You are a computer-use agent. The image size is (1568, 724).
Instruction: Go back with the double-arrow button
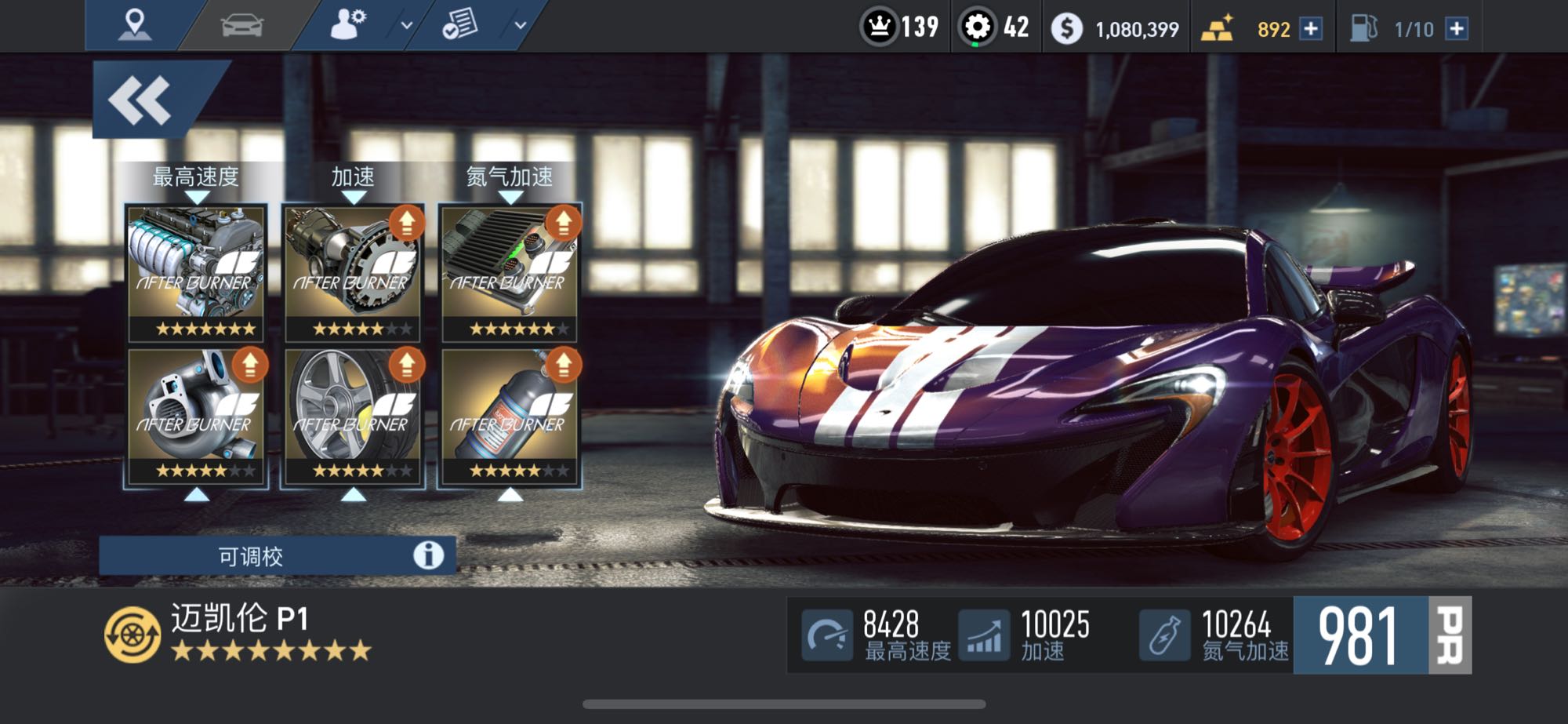pyautogui.click(x=141, y=100)
